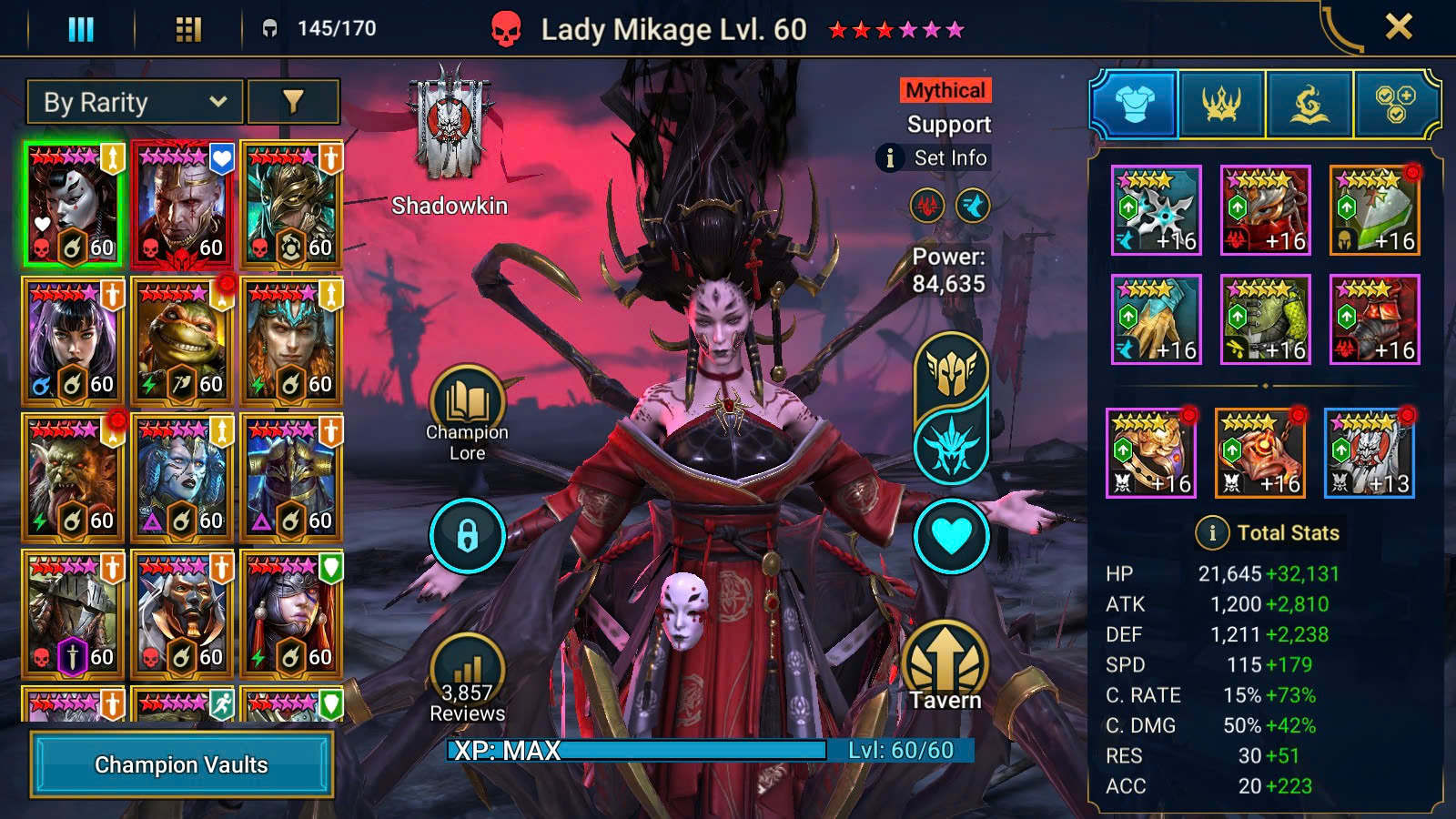Image resolution: width=1456 pixels, height=819 pixels.
Task: Toggle the champion lock button
Action: (x=467, y=535)
